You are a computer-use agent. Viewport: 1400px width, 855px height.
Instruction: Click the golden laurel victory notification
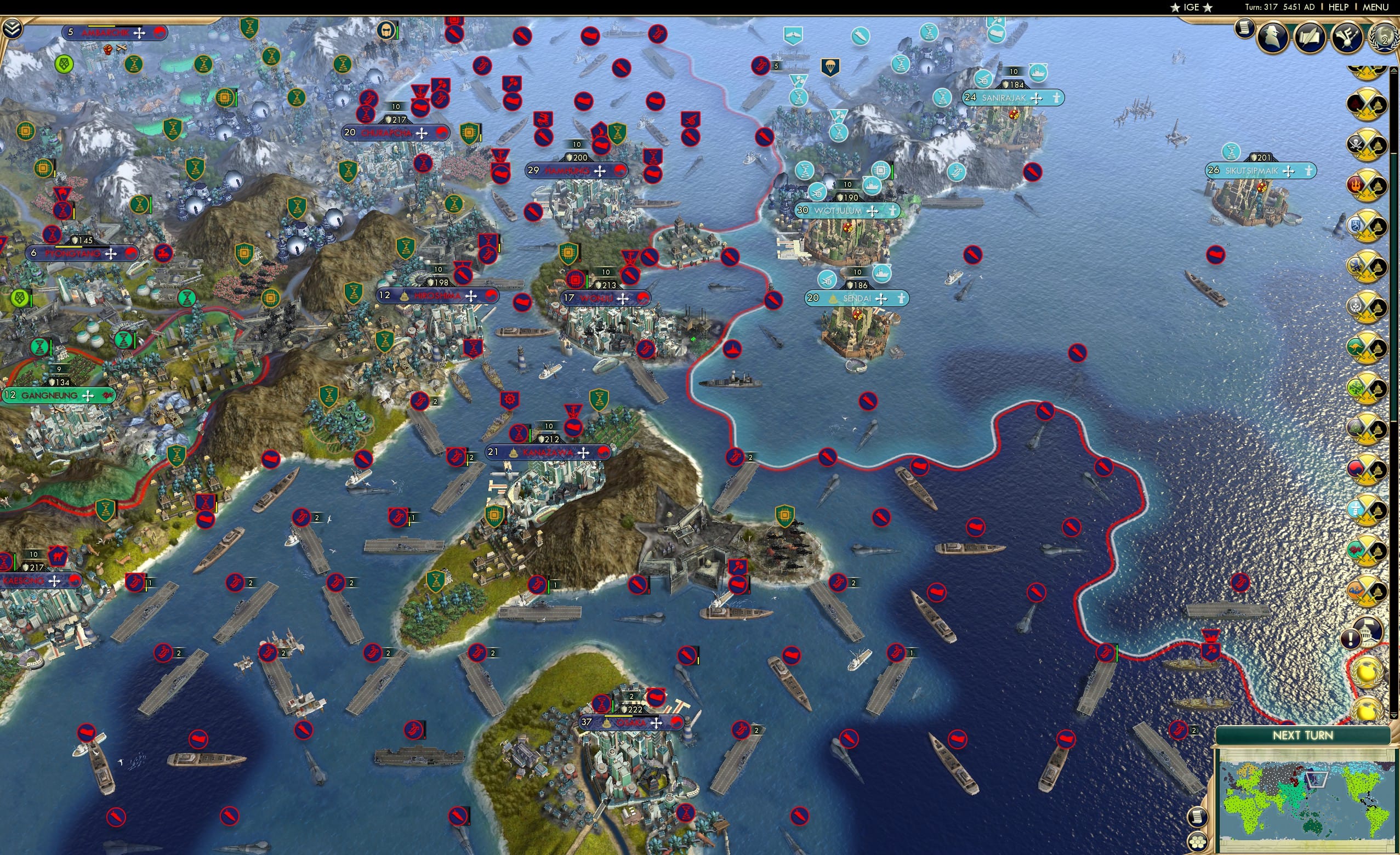coord(1368,672)
